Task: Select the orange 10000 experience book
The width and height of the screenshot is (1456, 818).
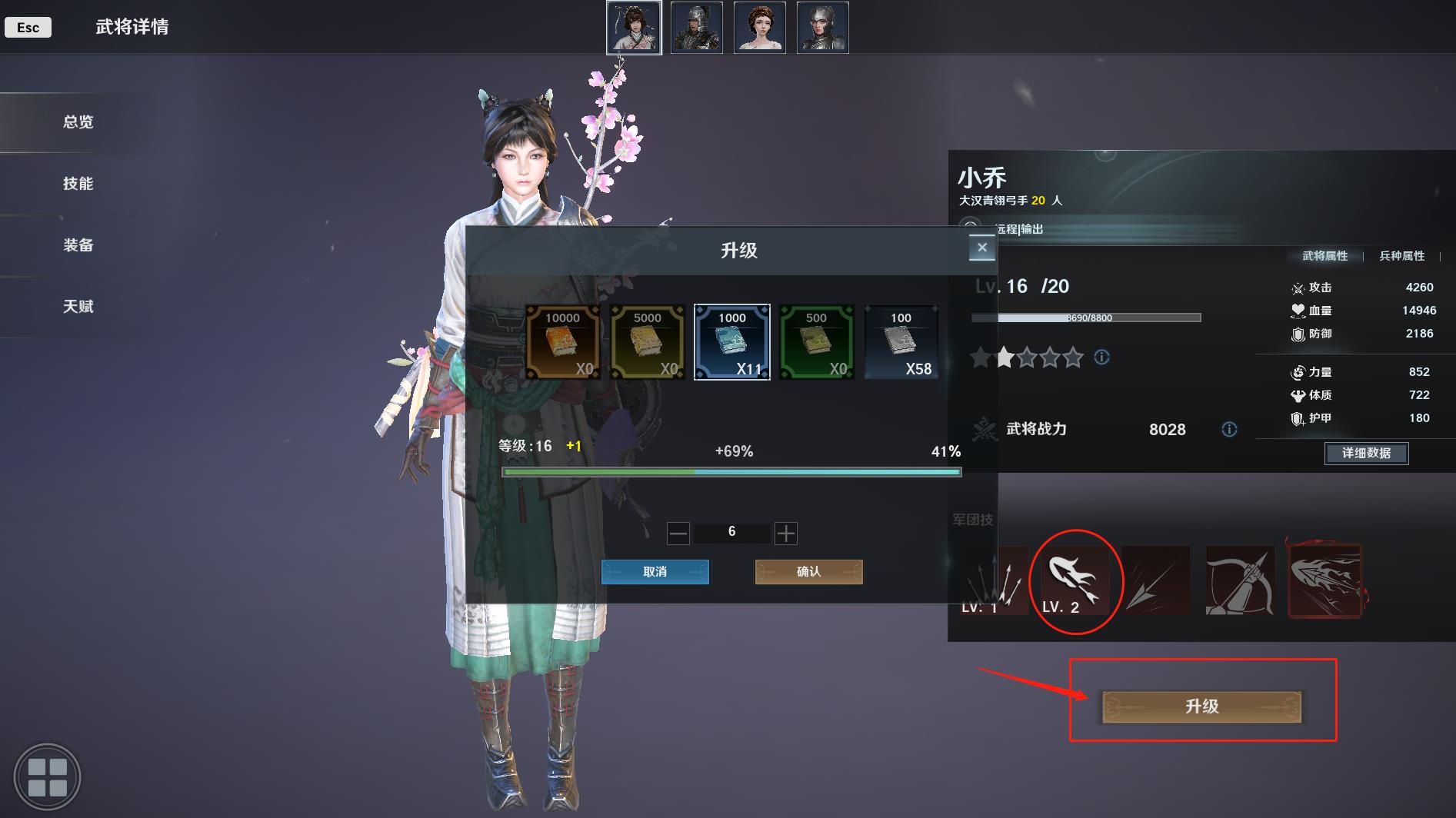Action: 562,342
